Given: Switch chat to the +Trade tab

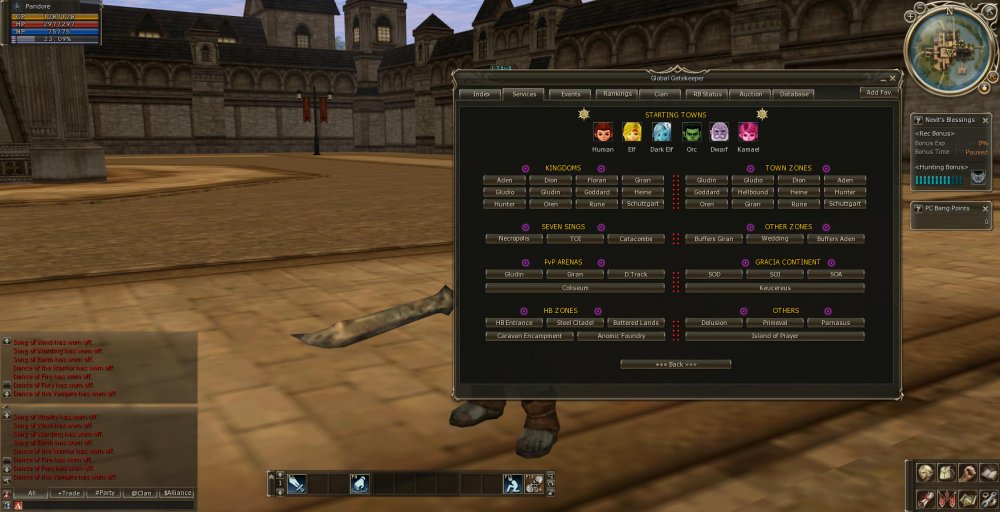Looking at the screenshot, I should click(x=70, y=493).
